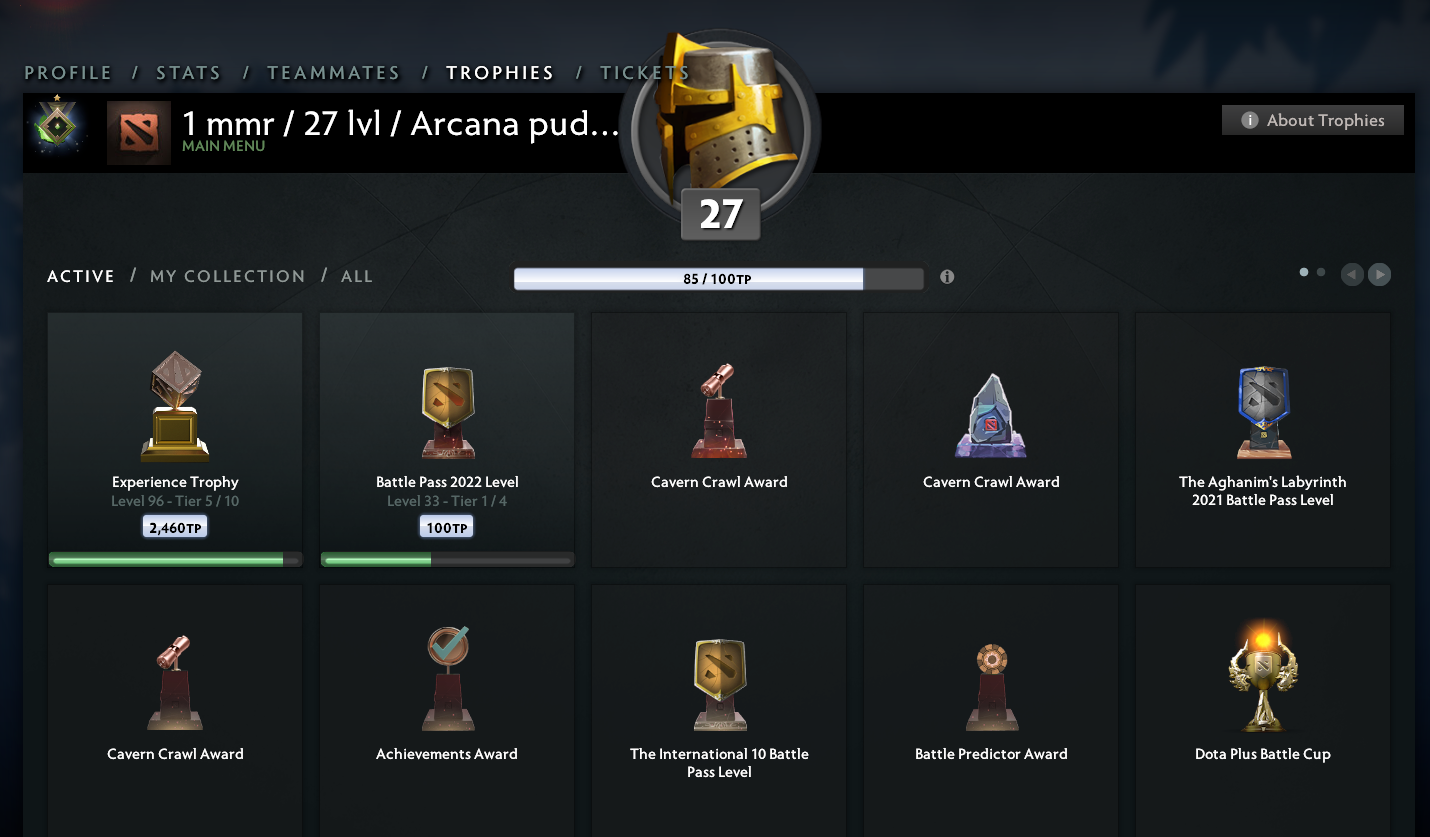
Task: Open About Trophies
Action: (1312, 119)
